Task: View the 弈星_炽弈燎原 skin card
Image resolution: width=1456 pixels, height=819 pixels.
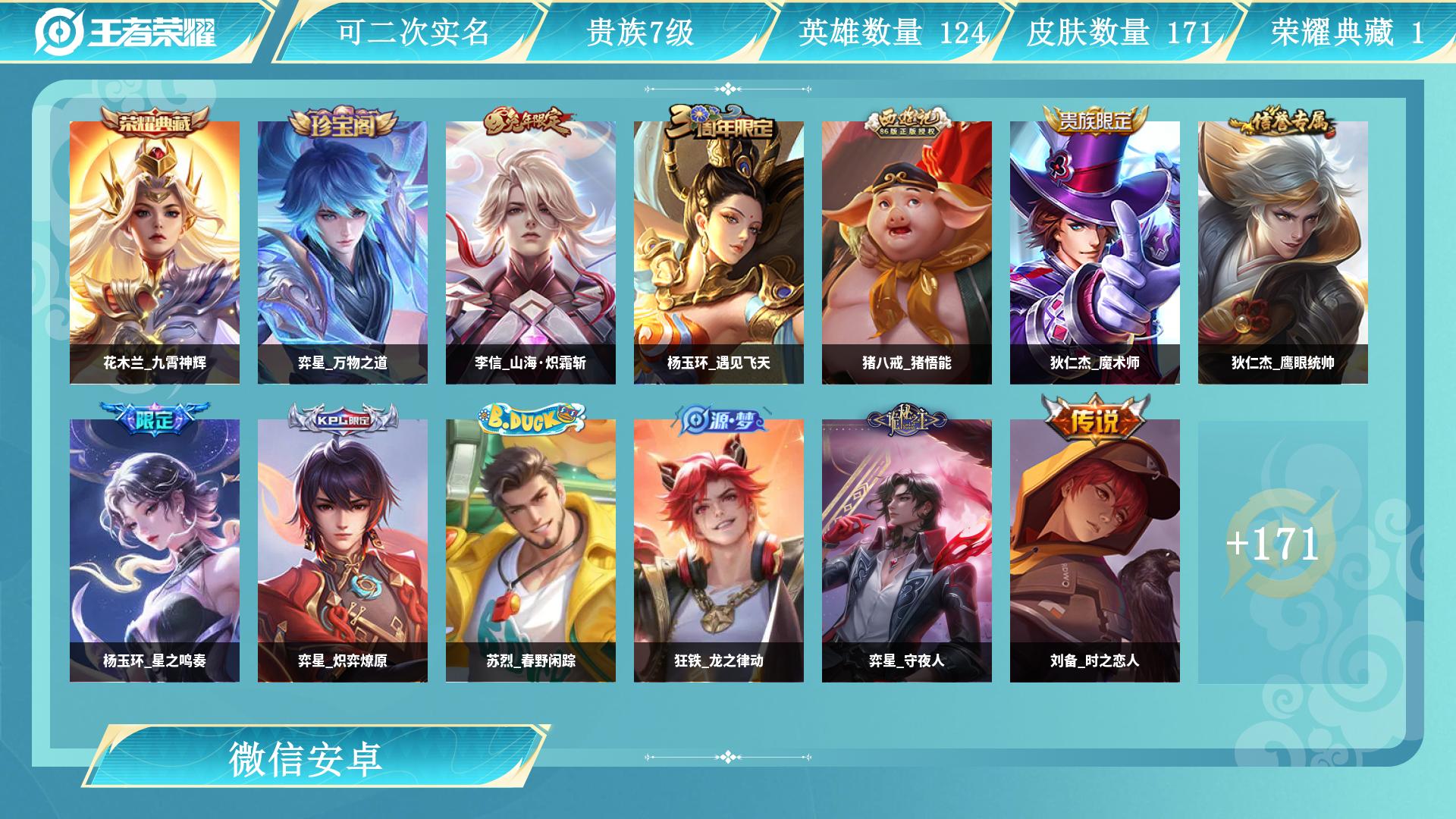Action: point(343,551)
